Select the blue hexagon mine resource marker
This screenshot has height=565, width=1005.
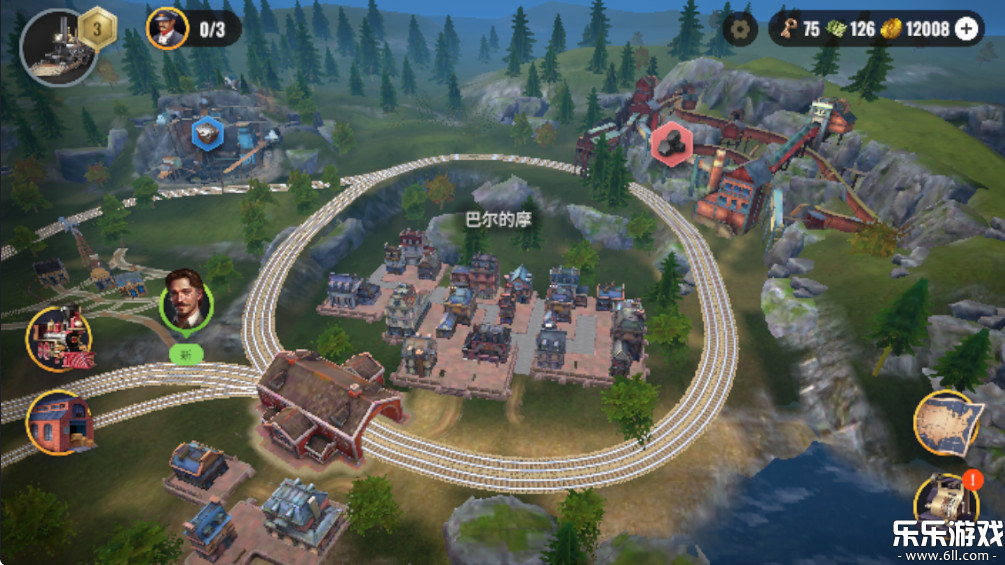click(x=207, y=132)
